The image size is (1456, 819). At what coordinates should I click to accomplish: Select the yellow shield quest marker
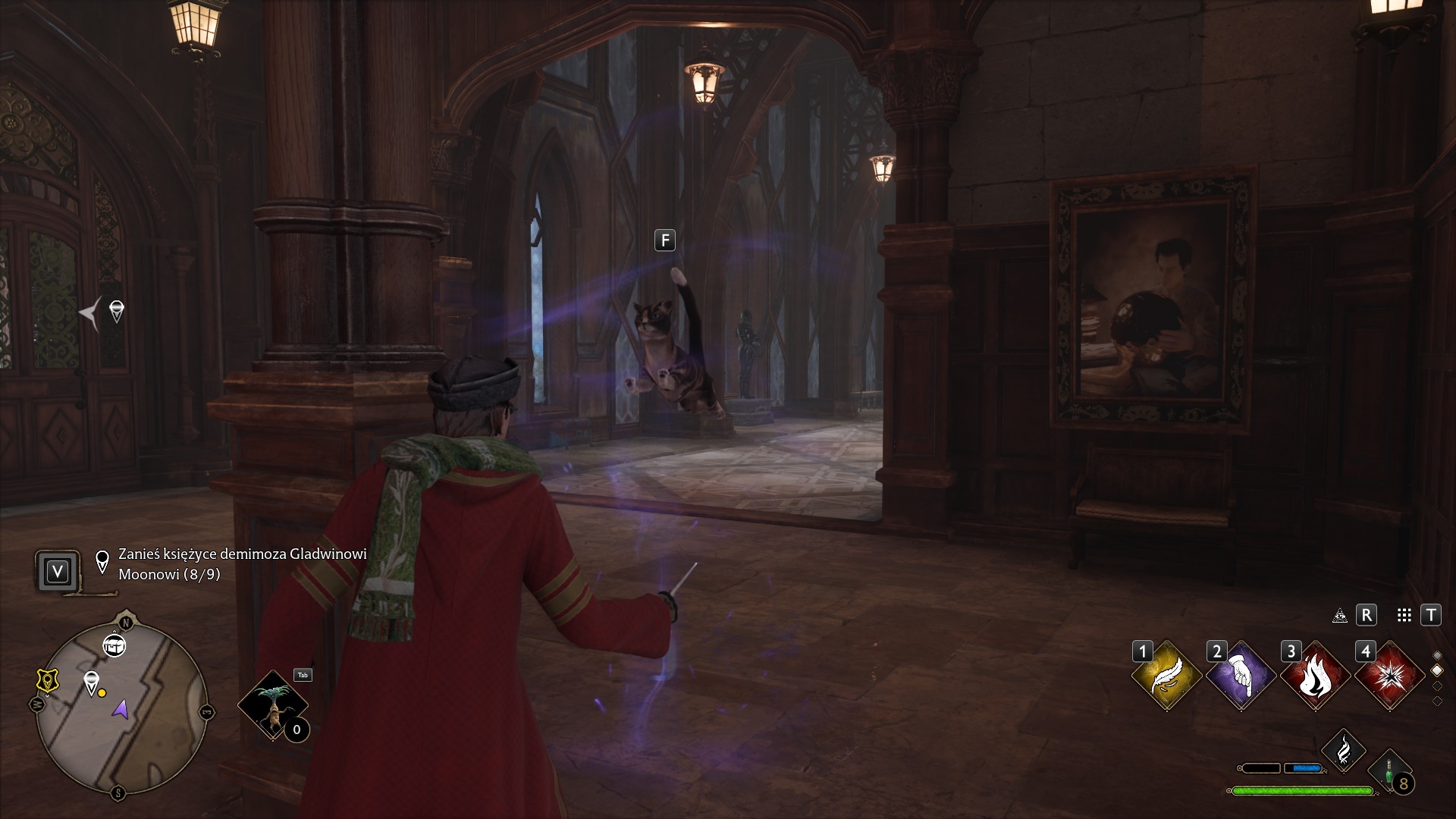pos(48,680)
